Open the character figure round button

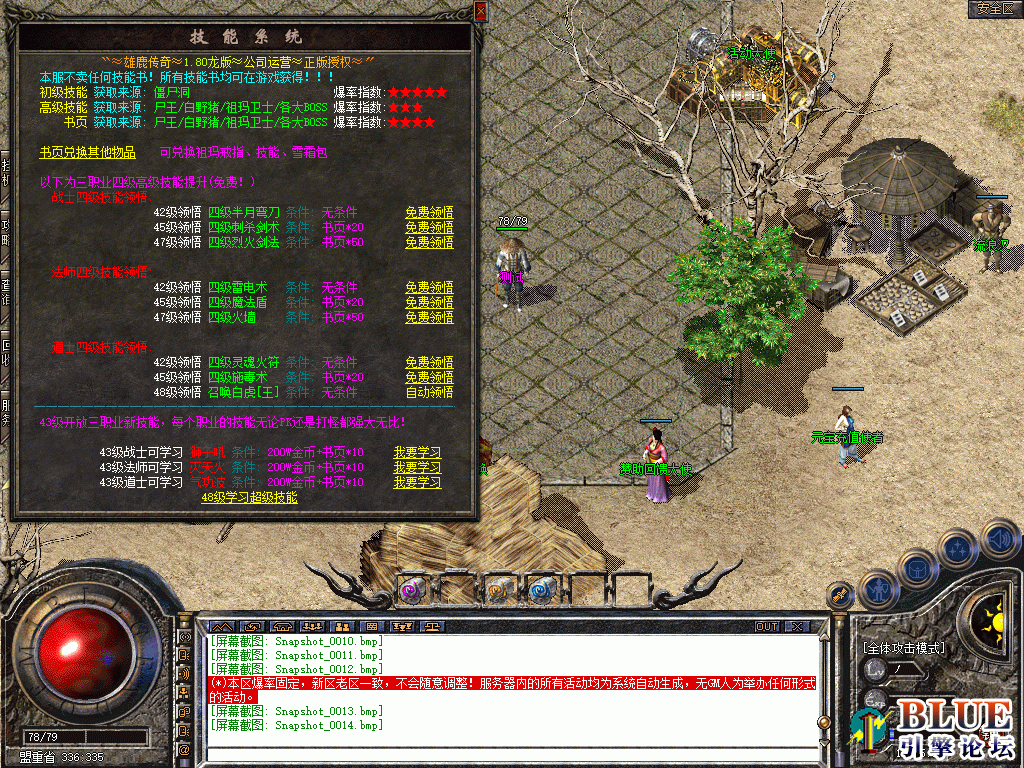point(878,590)
